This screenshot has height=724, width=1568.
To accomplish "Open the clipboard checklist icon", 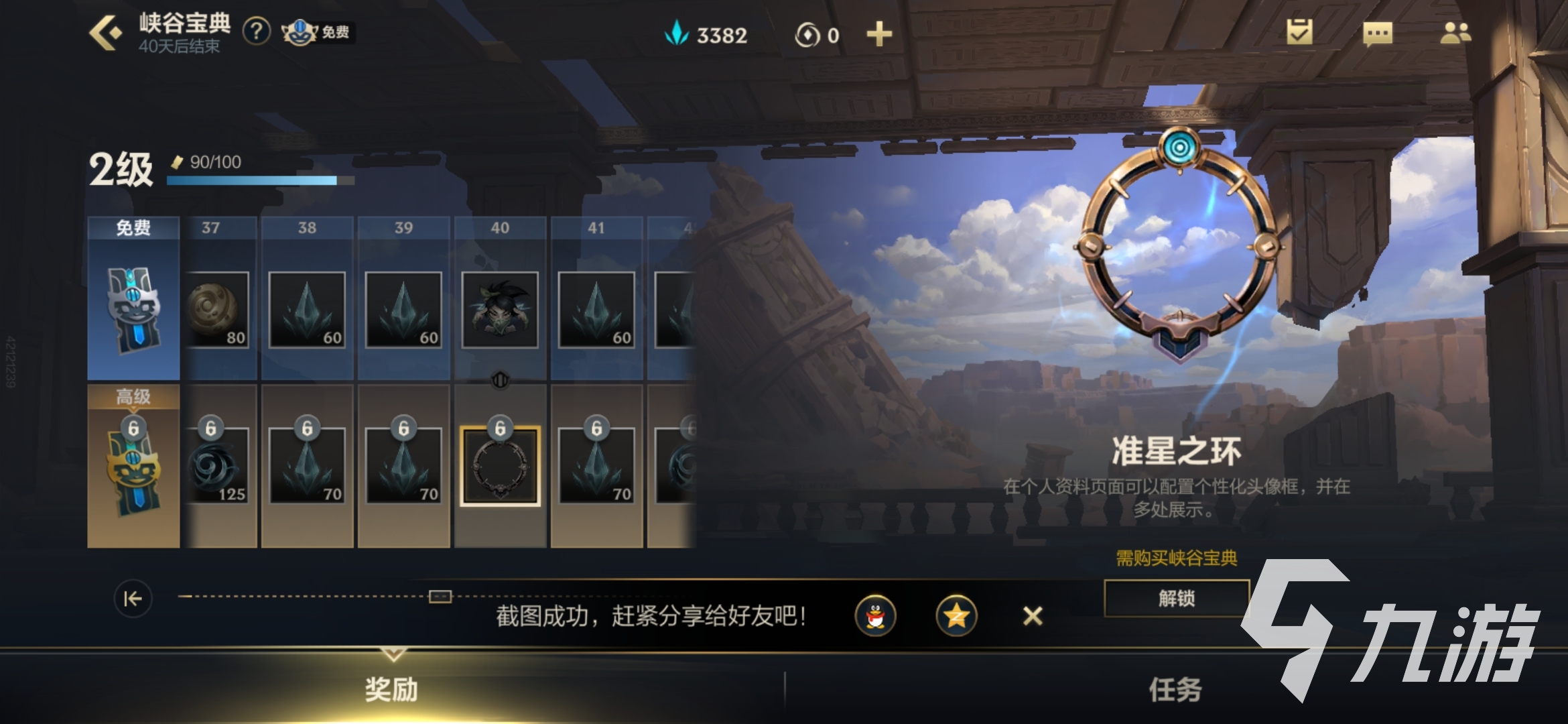I will pyautogui.click(x=1299, y=32).
